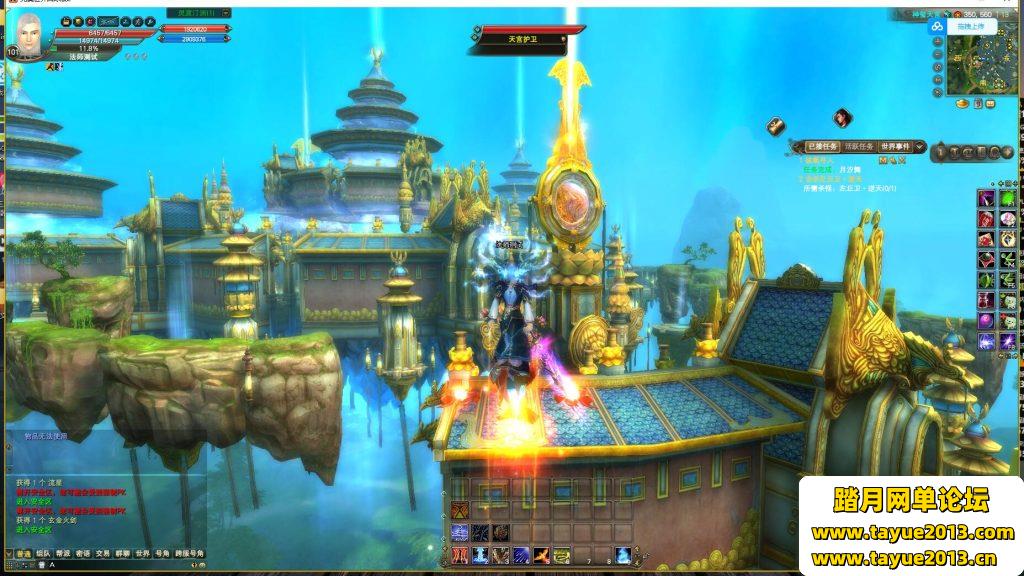The height and width of the screenshot is (576, 1024).
Task: Open the 交易 chat channel tab
Action: point(102,553)
